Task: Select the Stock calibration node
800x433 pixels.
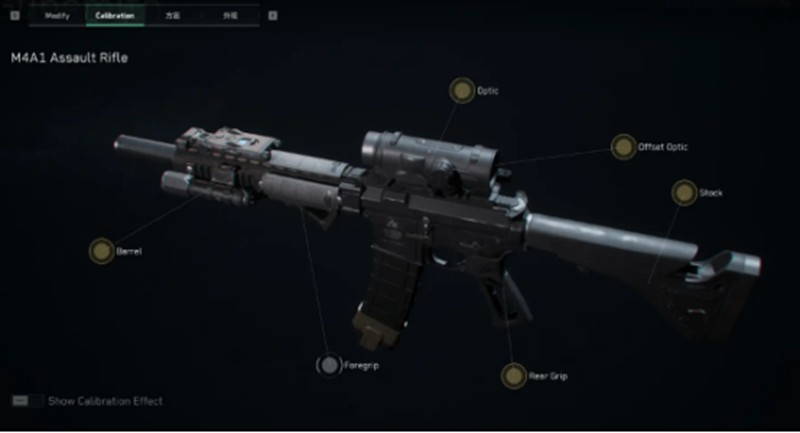Action: (684, 192)
